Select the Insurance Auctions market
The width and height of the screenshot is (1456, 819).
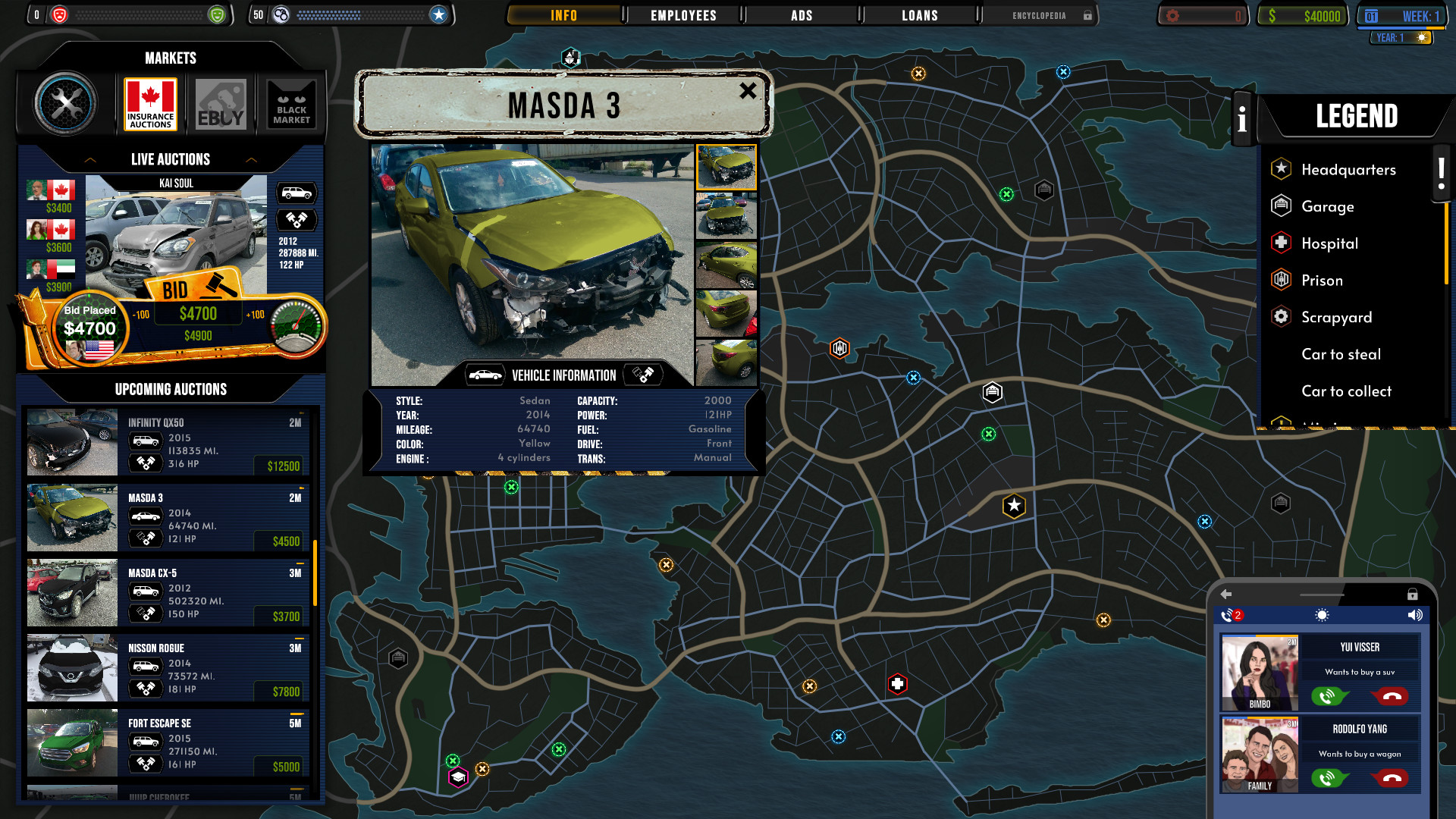coord(149,103)
